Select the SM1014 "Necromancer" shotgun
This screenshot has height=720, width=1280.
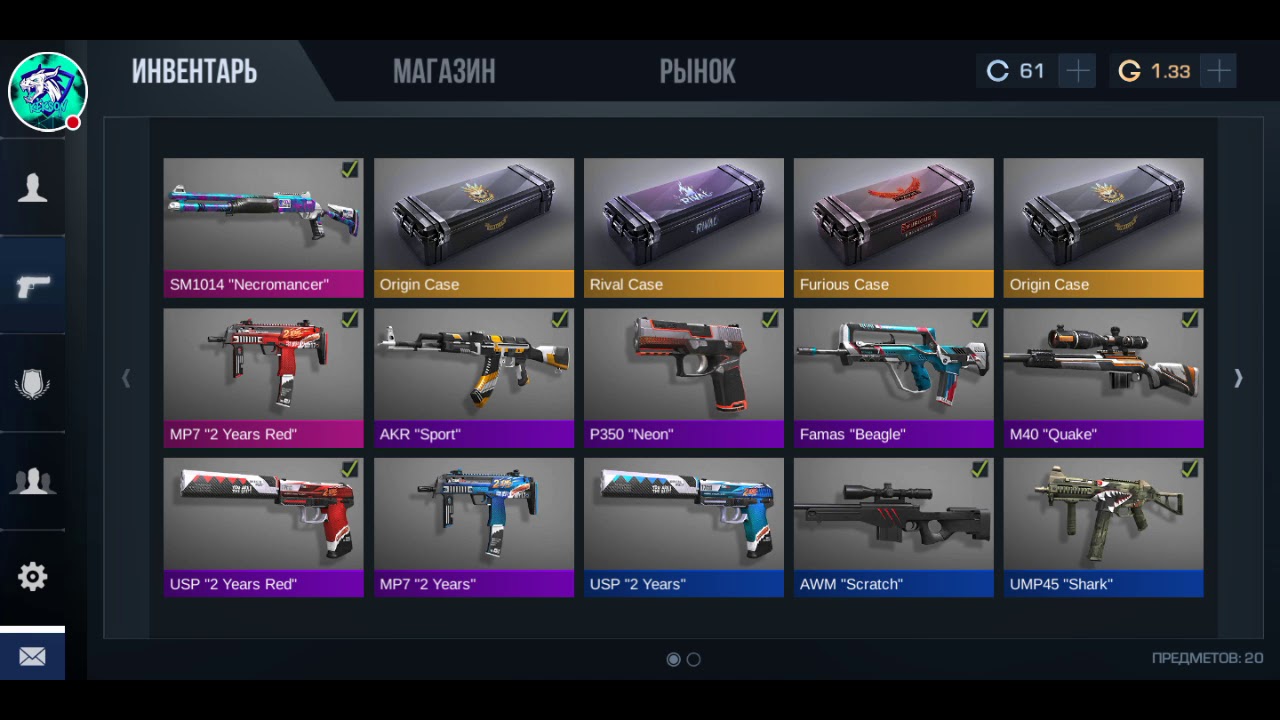(263, 227)
